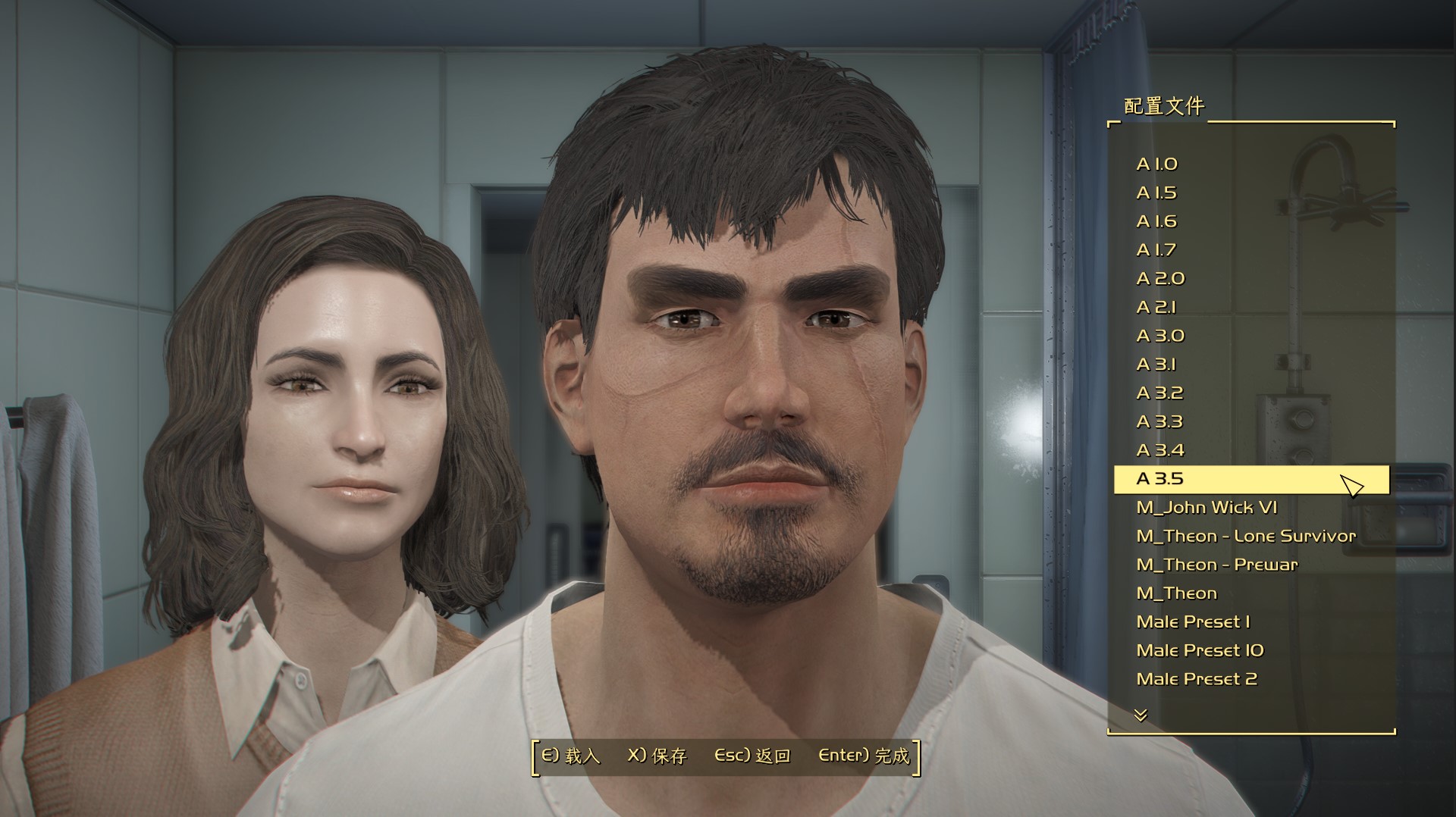The height and width of the screenshot is (817, 1456).
Task: Choose M_Theon - Lone Survivor preset
Action: [1246, 537]
